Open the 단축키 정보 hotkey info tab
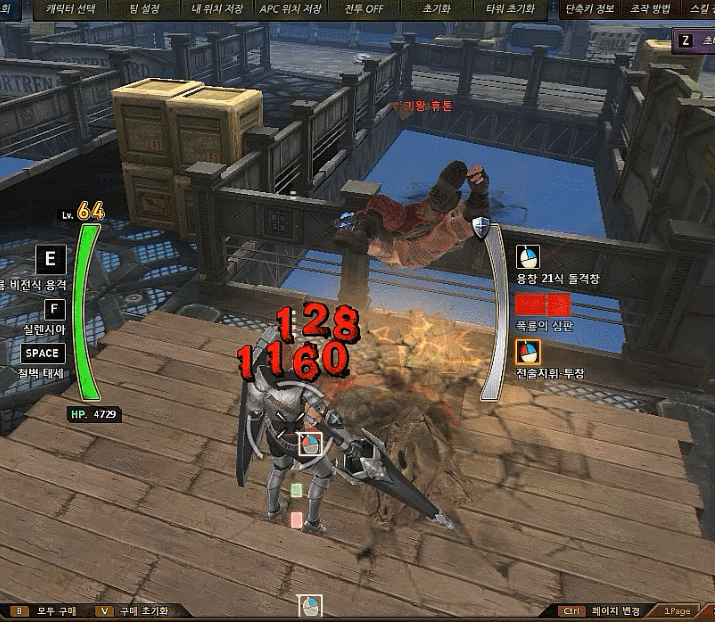 (589, 9)
